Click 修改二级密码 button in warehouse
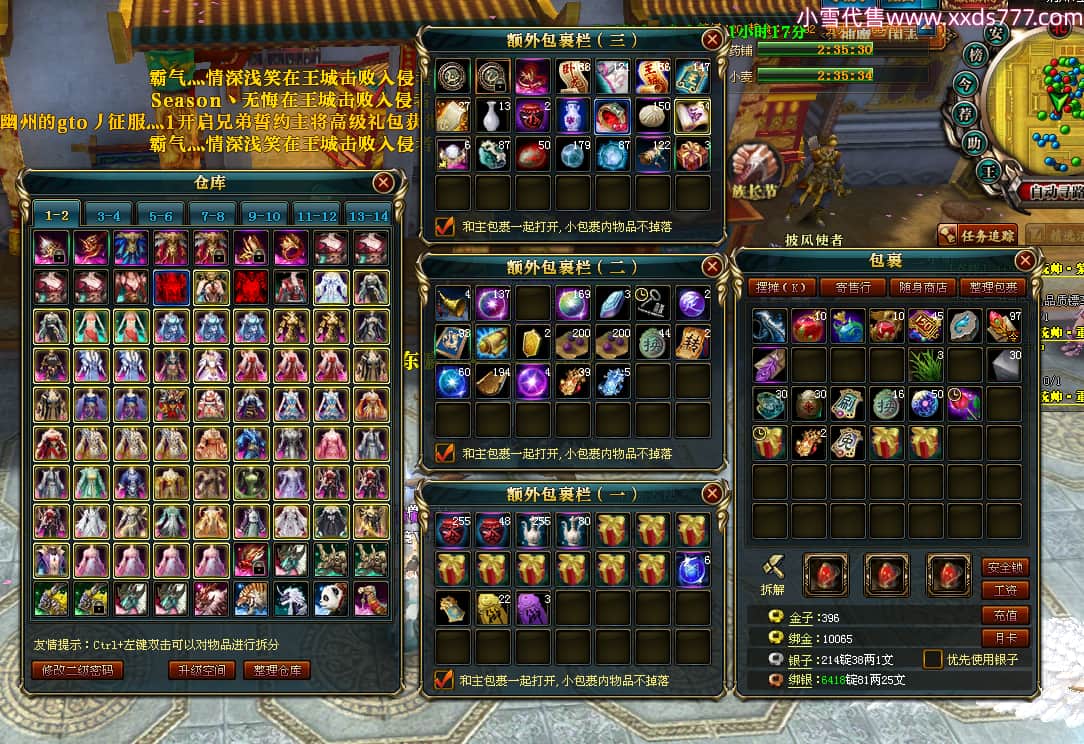 [x=77, y=670]
